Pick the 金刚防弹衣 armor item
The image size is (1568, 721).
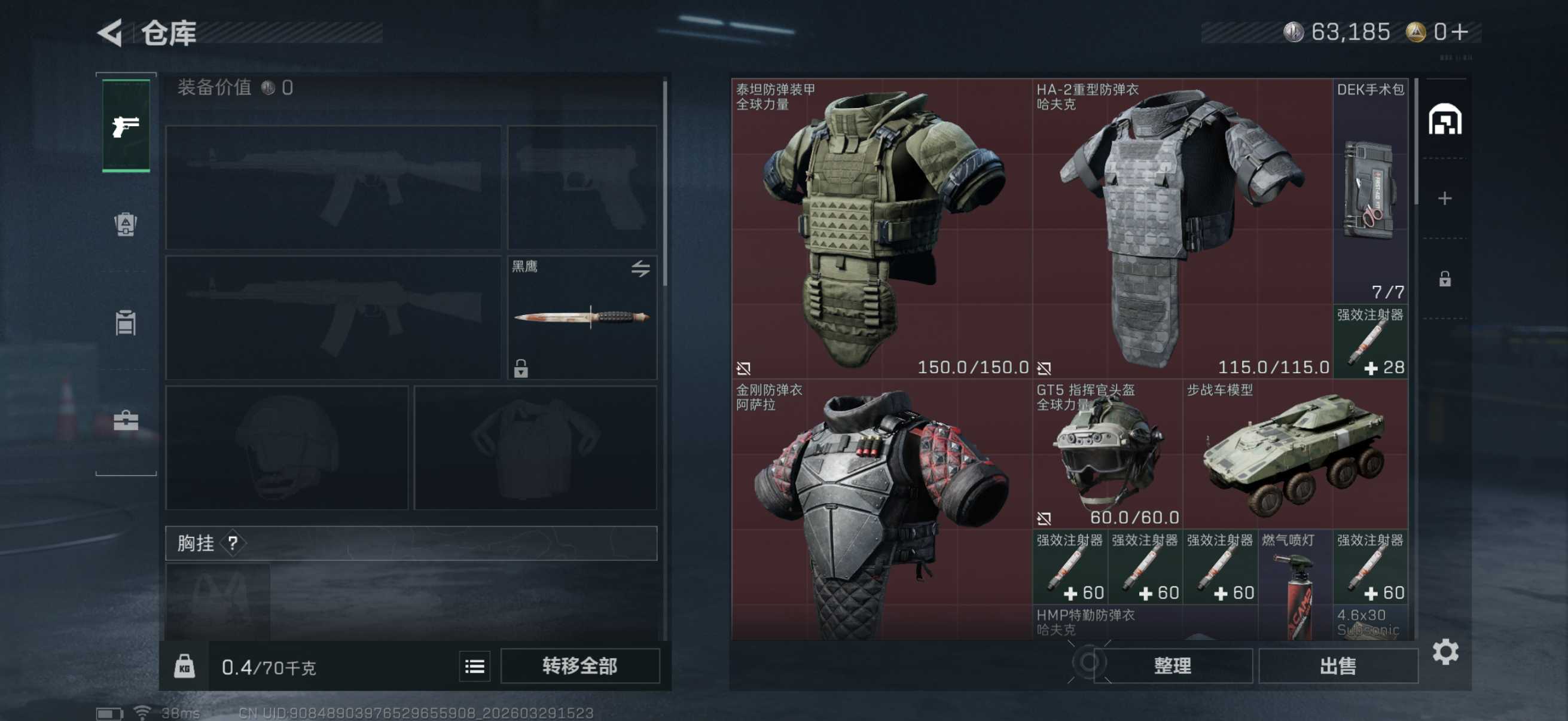pyautogui.click(x=881, y=511)
